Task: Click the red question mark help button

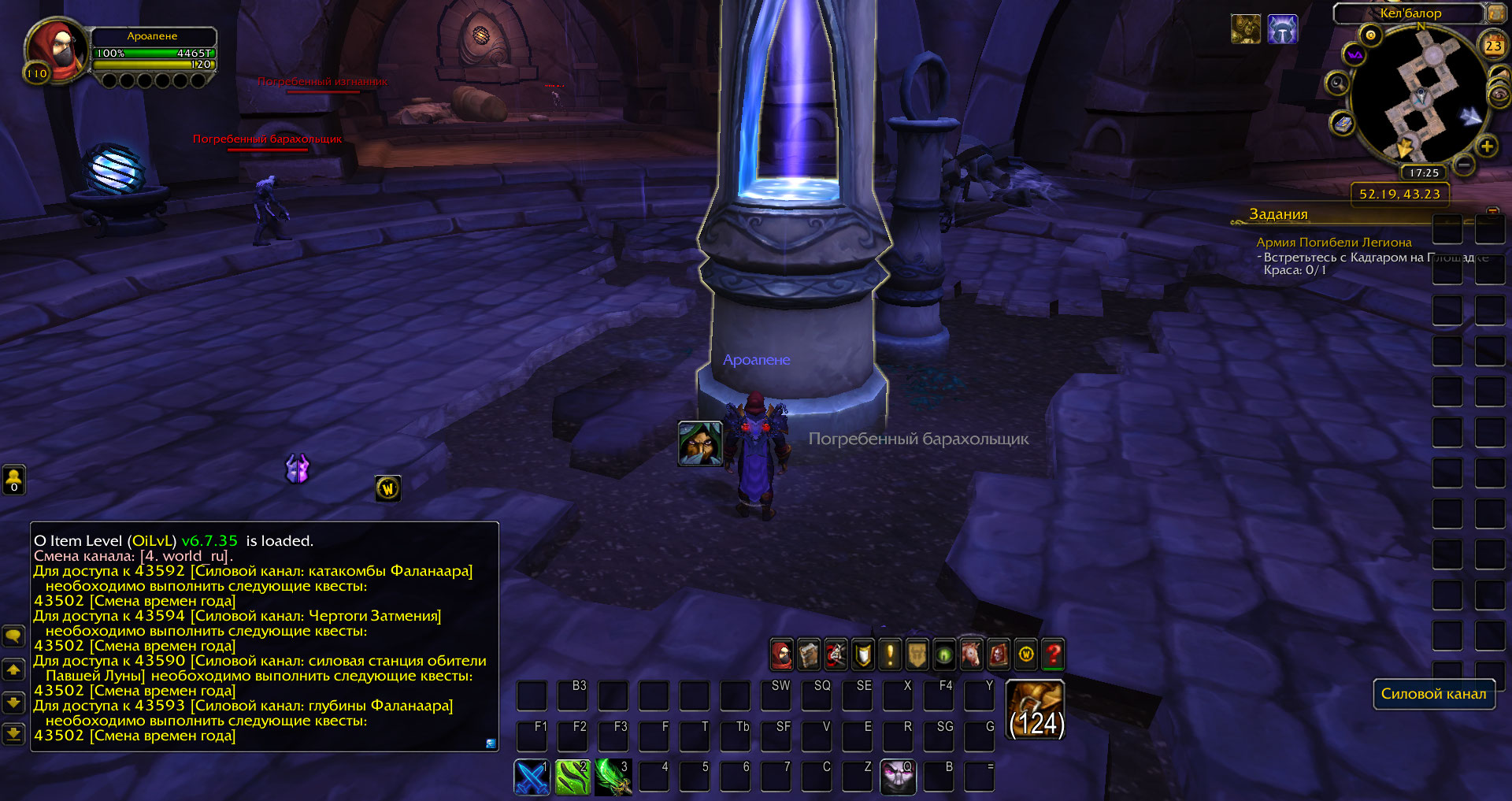Action: pyautogui.click(x=1053, y=655)
